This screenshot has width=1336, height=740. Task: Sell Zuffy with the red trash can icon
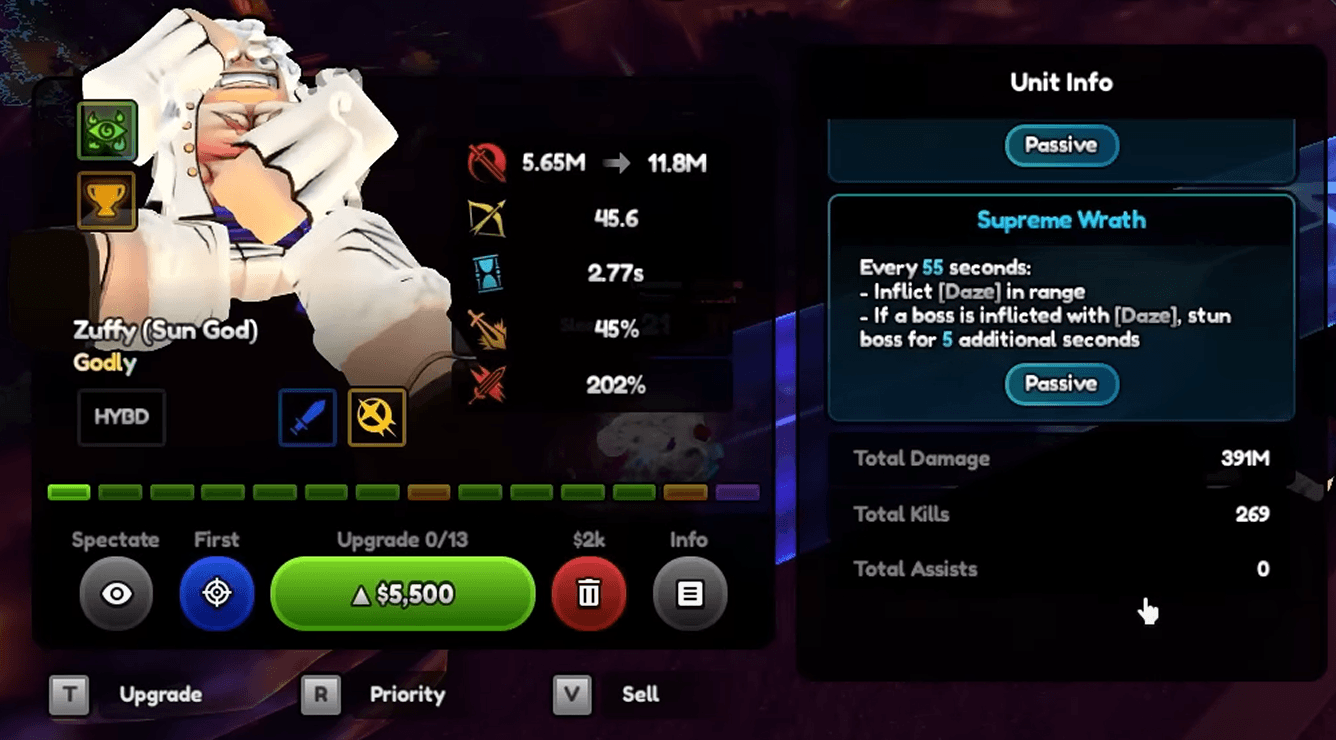[589, 593]
